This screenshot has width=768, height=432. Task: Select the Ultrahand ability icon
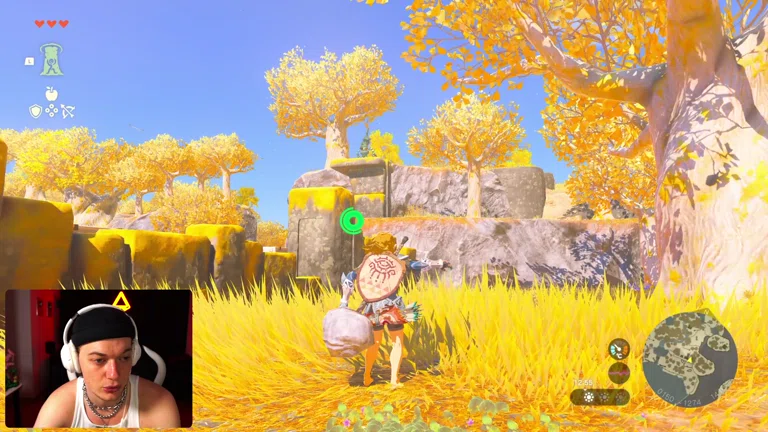coord(51,60)
